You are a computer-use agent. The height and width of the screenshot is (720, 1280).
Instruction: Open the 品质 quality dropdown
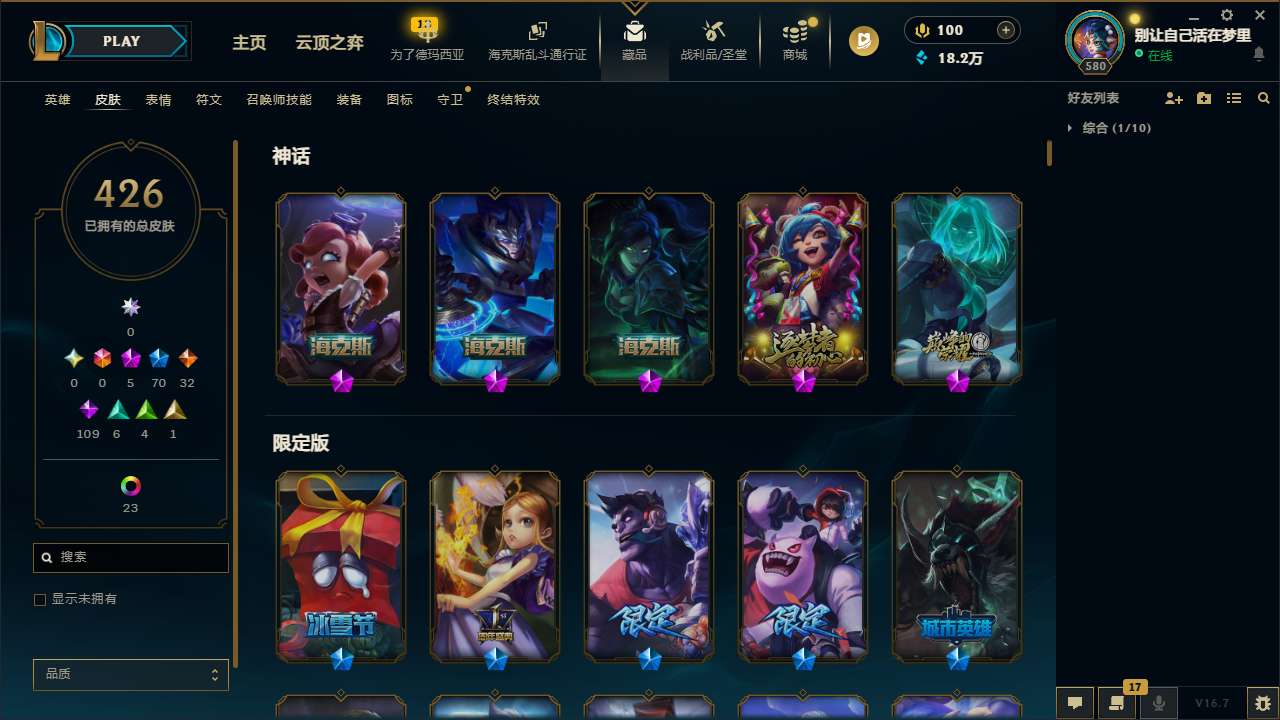click(x=130, y=674)
